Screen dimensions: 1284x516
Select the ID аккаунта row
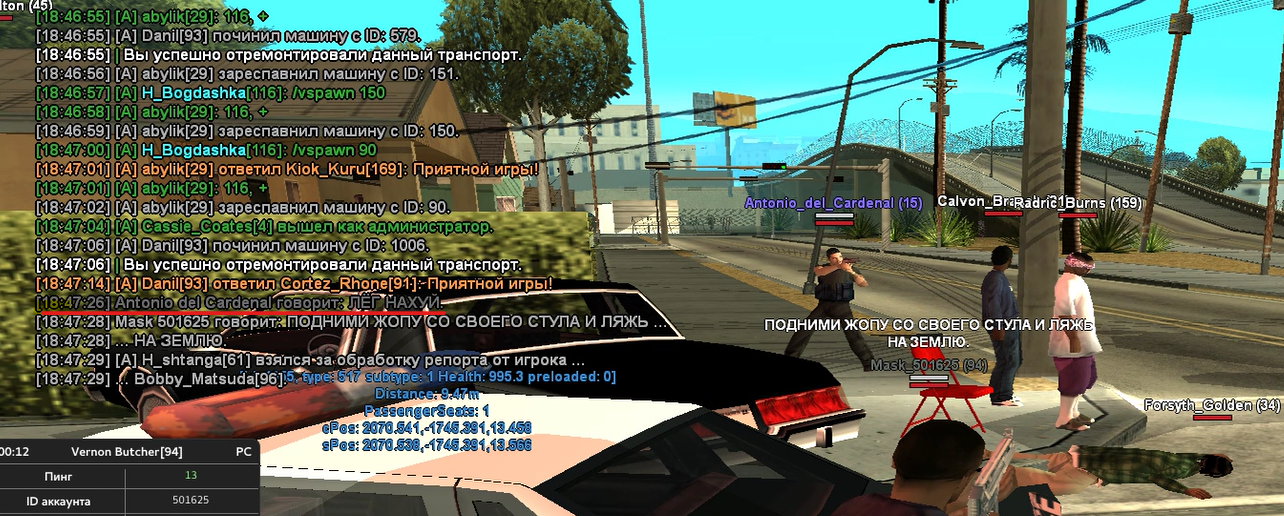[129, 500]
